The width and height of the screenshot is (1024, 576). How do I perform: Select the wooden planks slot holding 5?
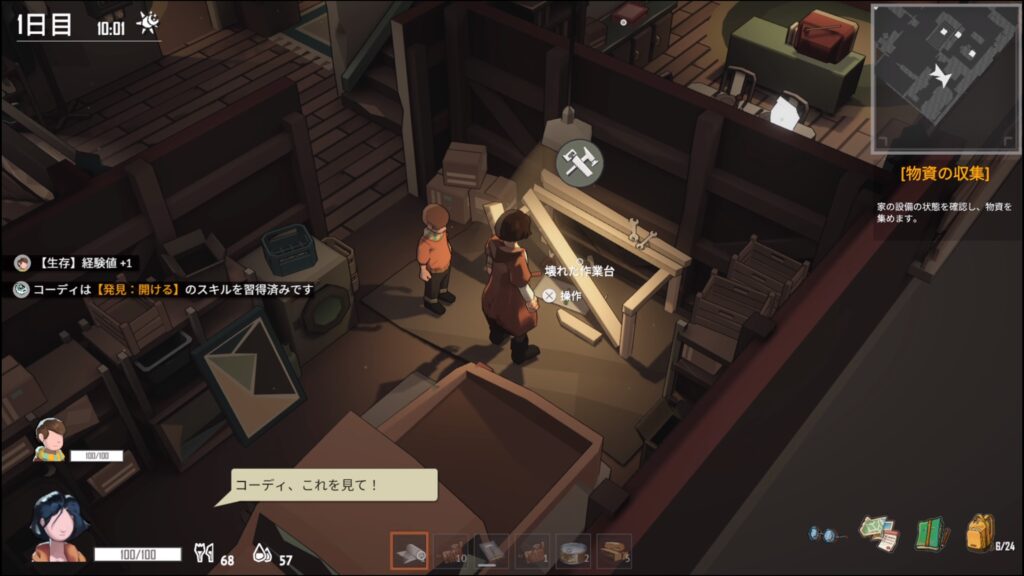[x=614, y=551]
